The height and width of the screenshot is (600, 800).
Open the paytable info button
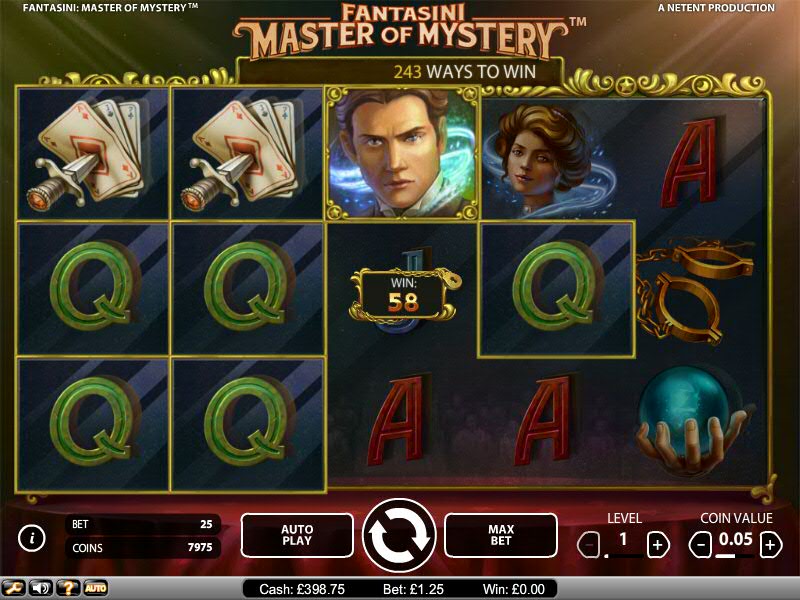point(33,538)
